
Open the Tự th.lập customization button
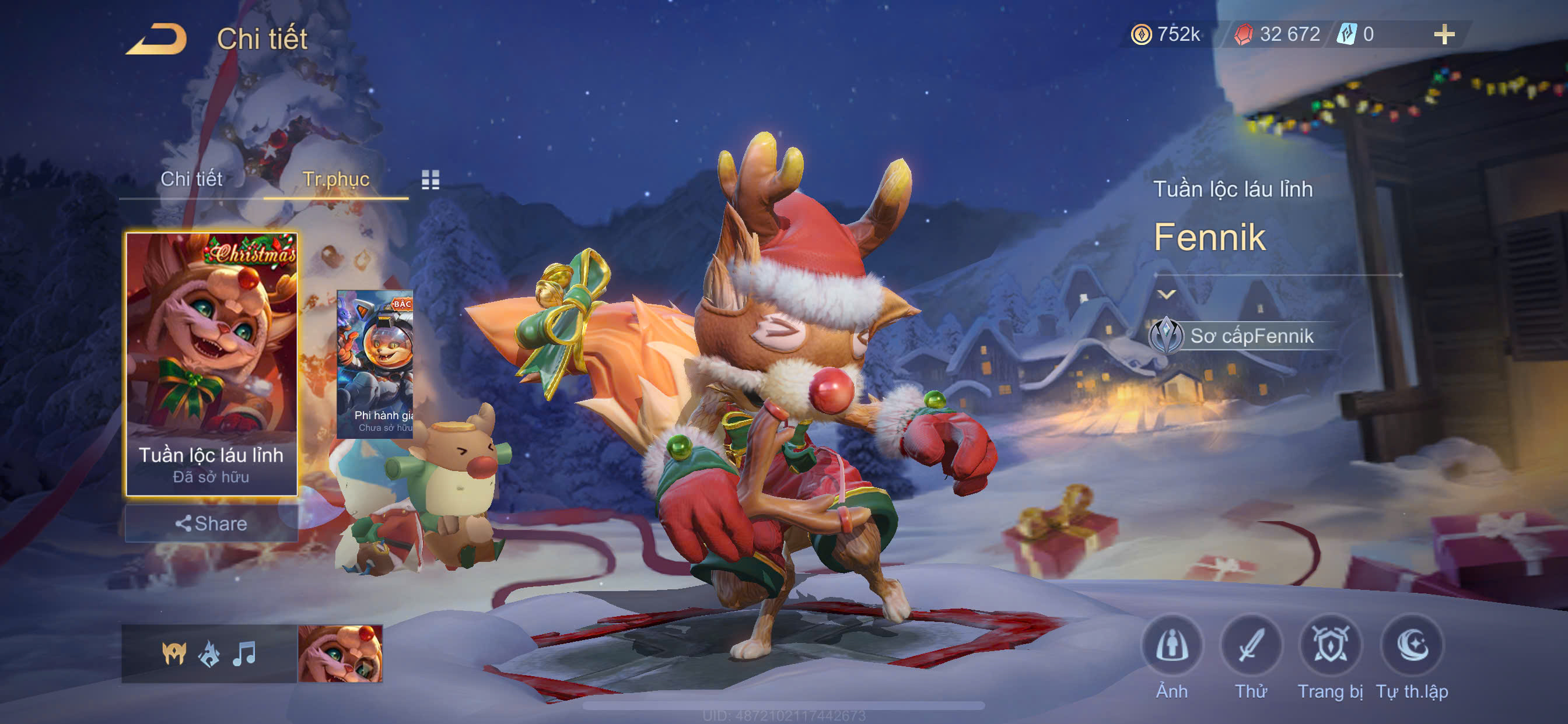coord(1412,646)
